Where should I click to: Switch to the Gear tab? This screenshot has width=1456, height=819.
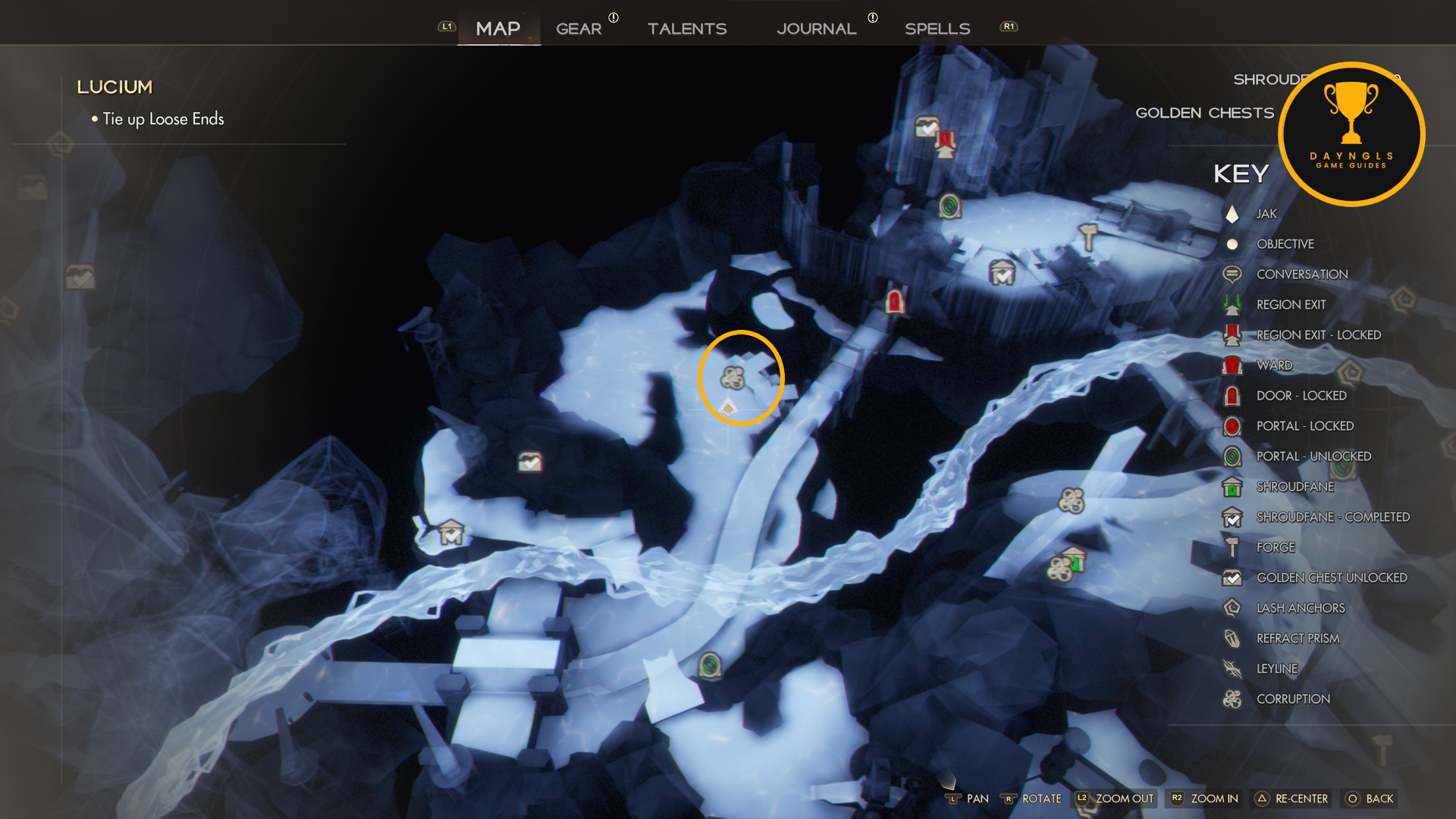(x=579, y=29)
